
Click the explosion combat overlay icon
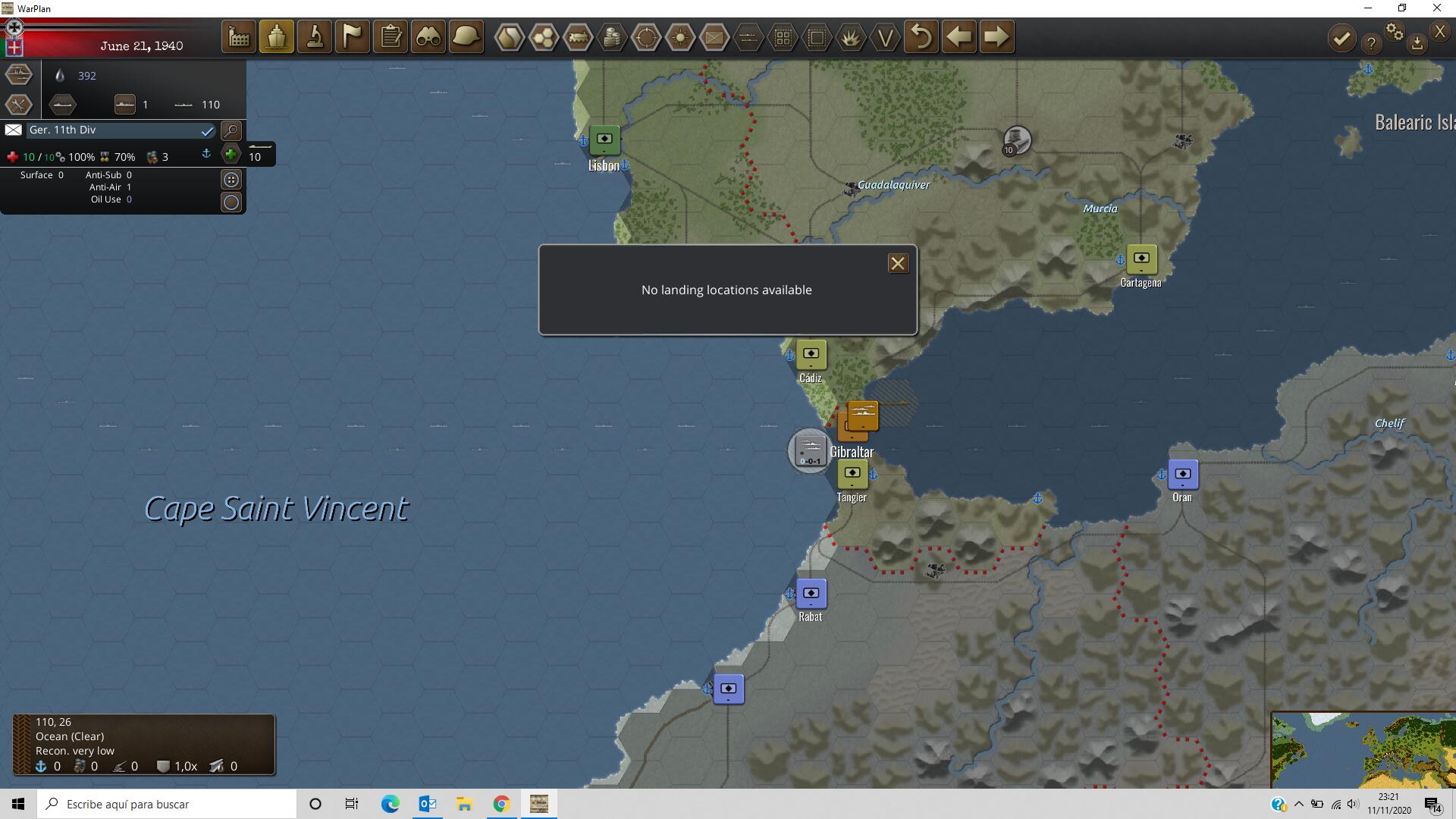click(850, 36)
